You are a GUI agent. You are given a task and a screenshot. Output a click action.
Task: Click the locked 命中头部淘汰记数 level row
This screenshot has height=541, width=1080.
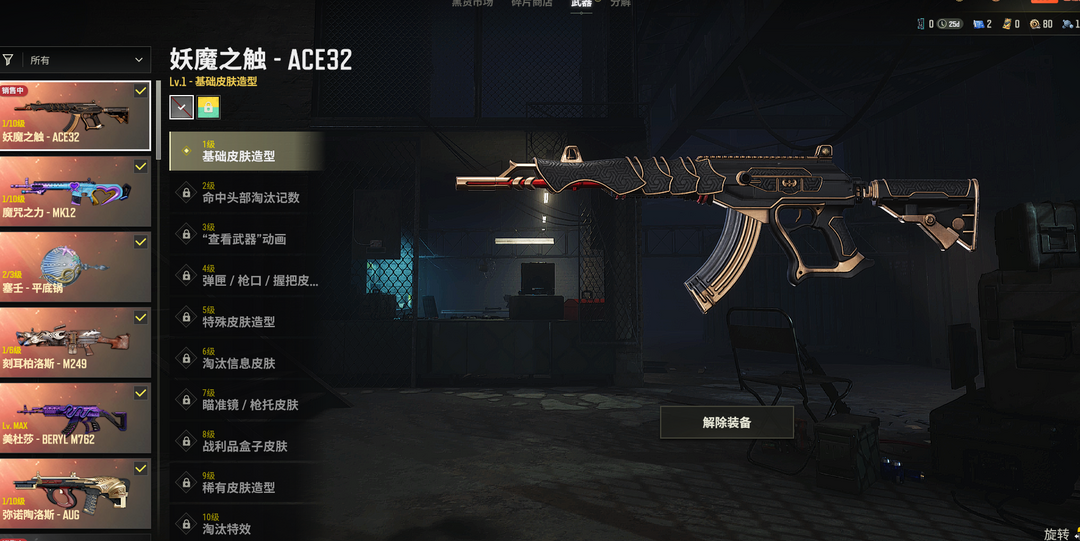point(246,193)
